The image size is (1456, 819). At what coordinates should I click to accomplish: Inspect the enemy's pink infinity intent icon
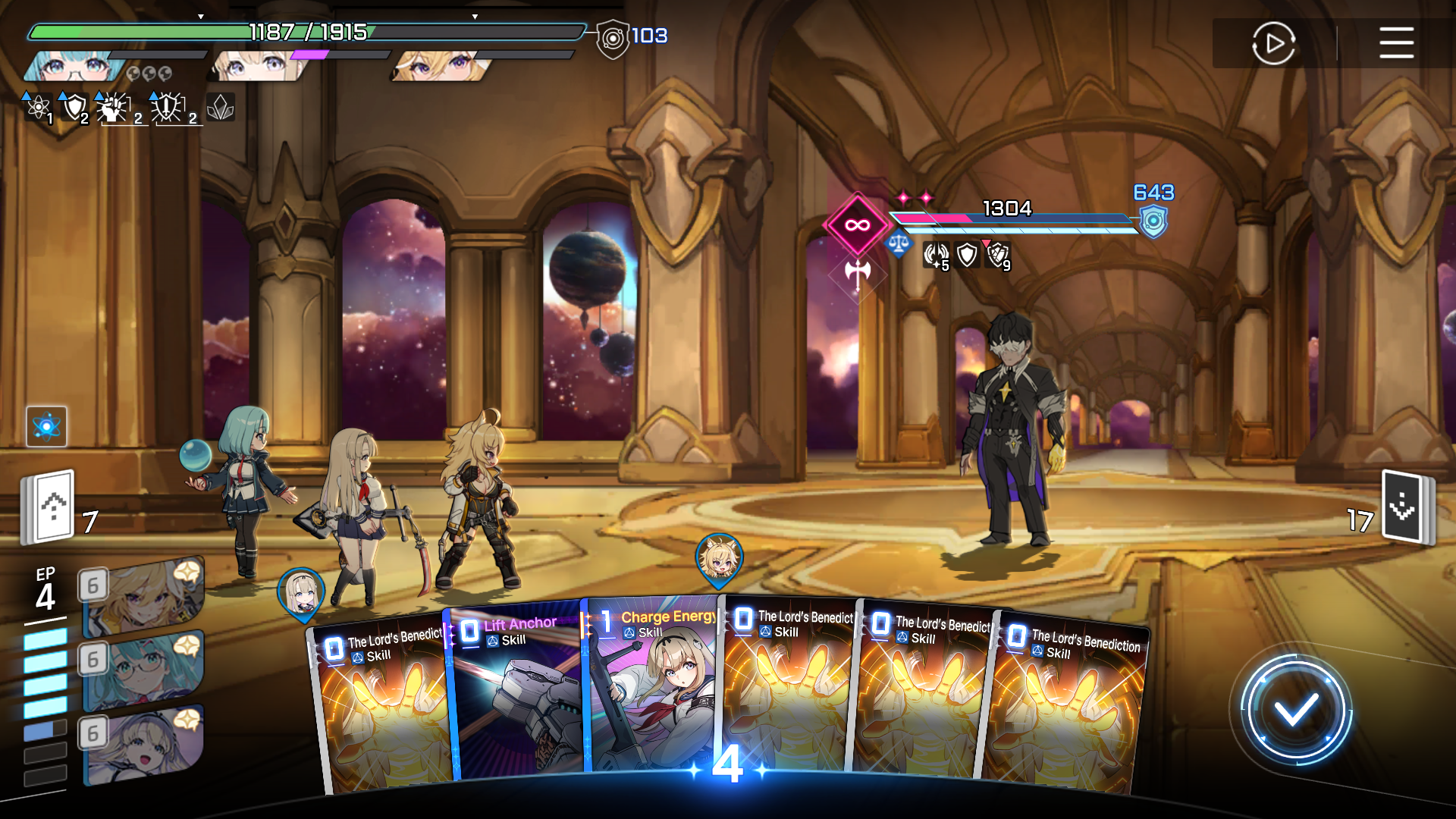coord(857,224)
